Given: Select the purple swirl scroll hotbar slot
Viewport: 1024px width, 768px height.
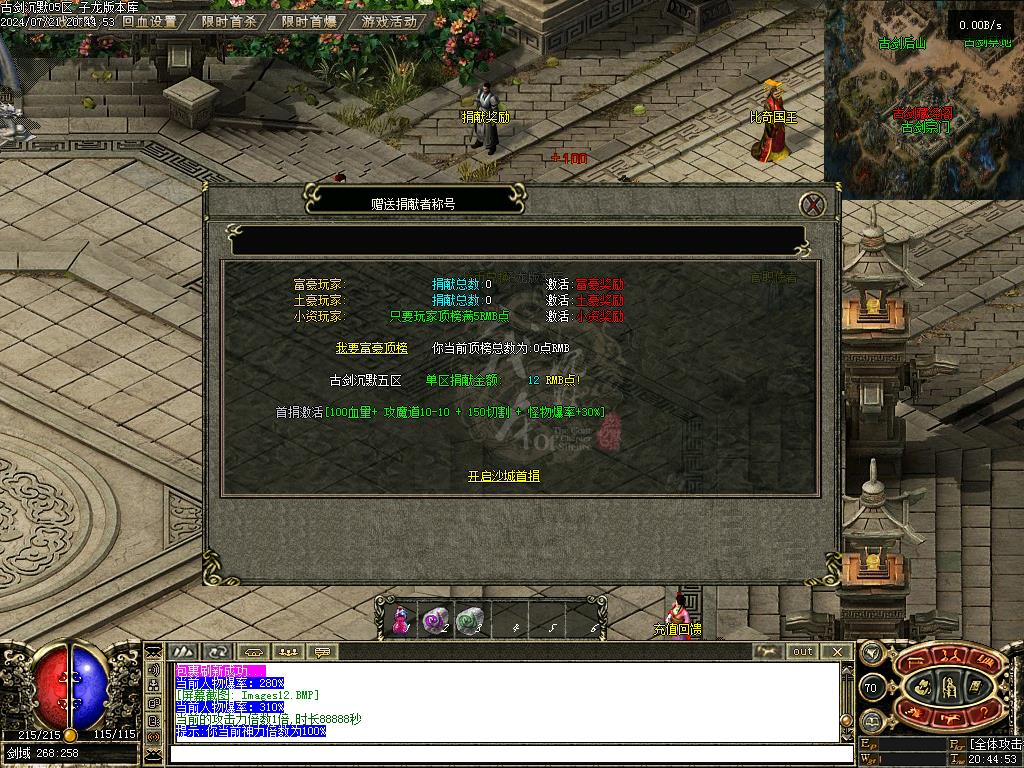Looking at the screenshot, I should [435, 621].
